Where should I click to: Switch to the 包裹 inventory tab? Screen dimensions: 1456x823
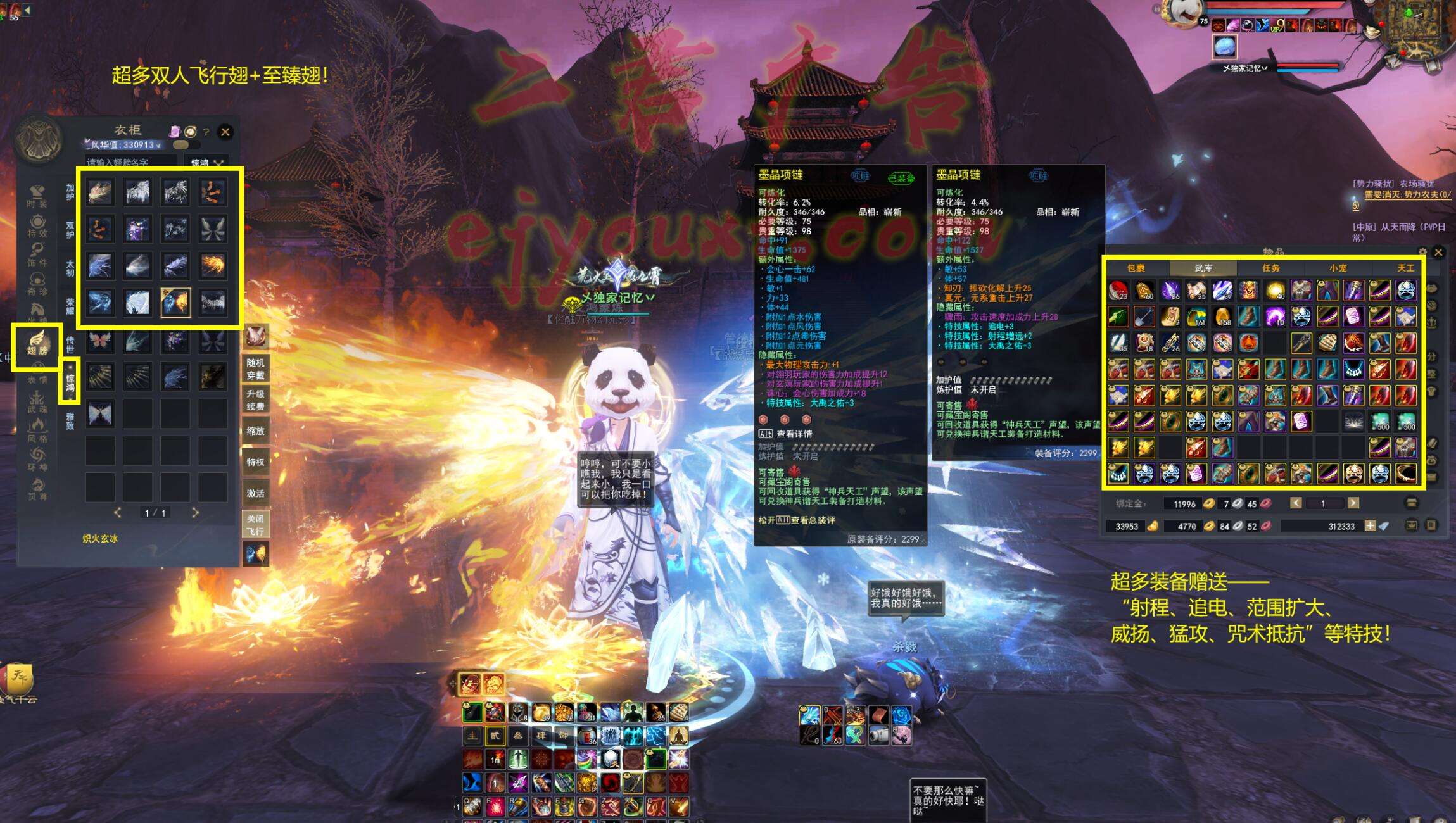[x=1136, y=268]
